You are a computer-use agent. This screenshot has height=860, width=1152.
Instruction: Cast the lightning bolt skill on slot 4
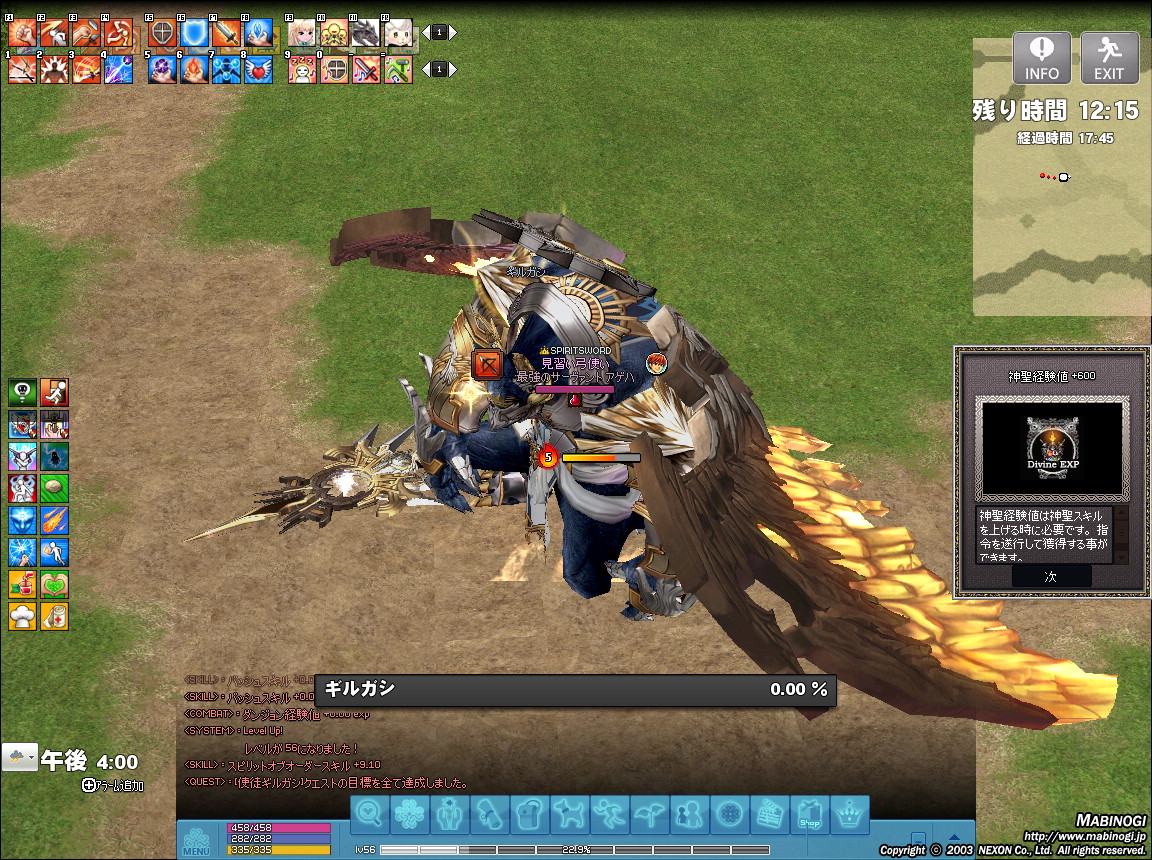click(x=118, y=70)
